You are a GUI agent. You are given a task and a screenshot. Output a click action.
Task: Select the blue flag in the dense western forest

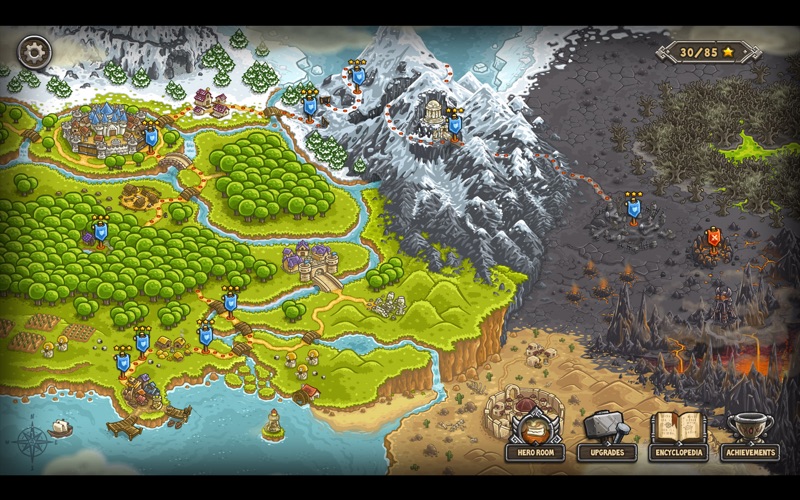(x=100, y=232)
